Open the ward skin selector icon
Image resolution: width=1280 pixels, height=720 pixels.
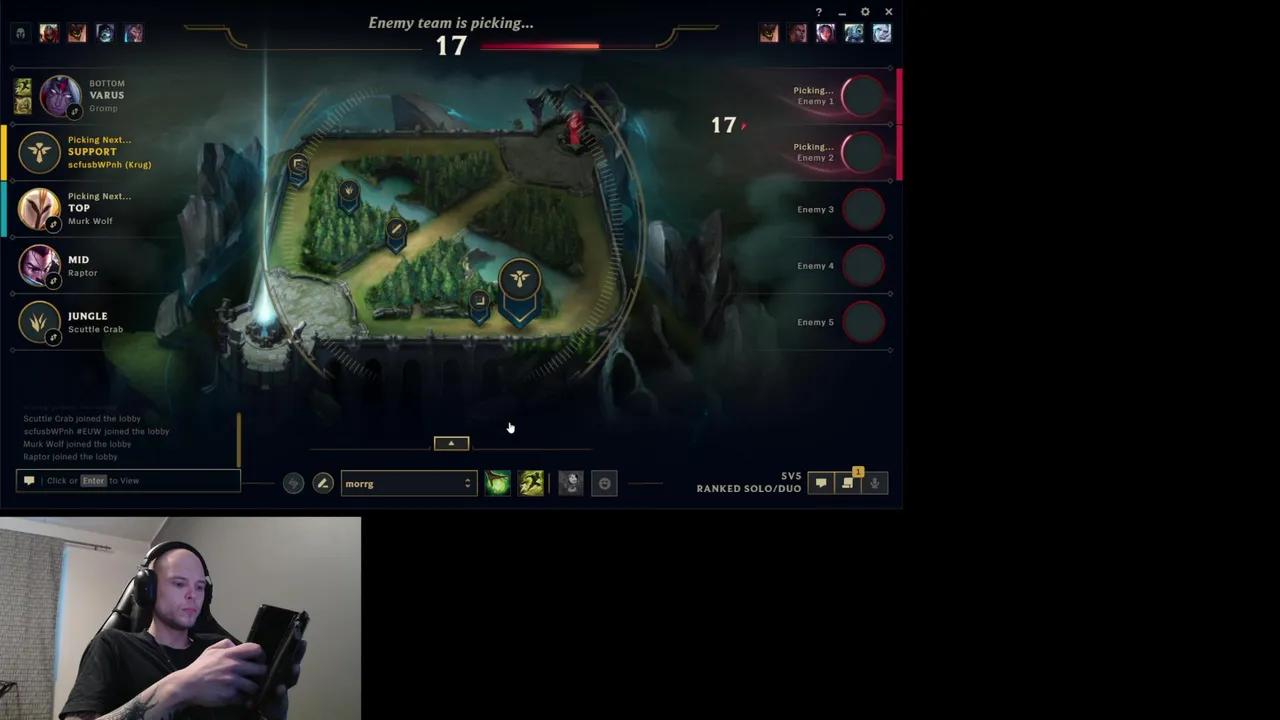(x=570, y=483)
